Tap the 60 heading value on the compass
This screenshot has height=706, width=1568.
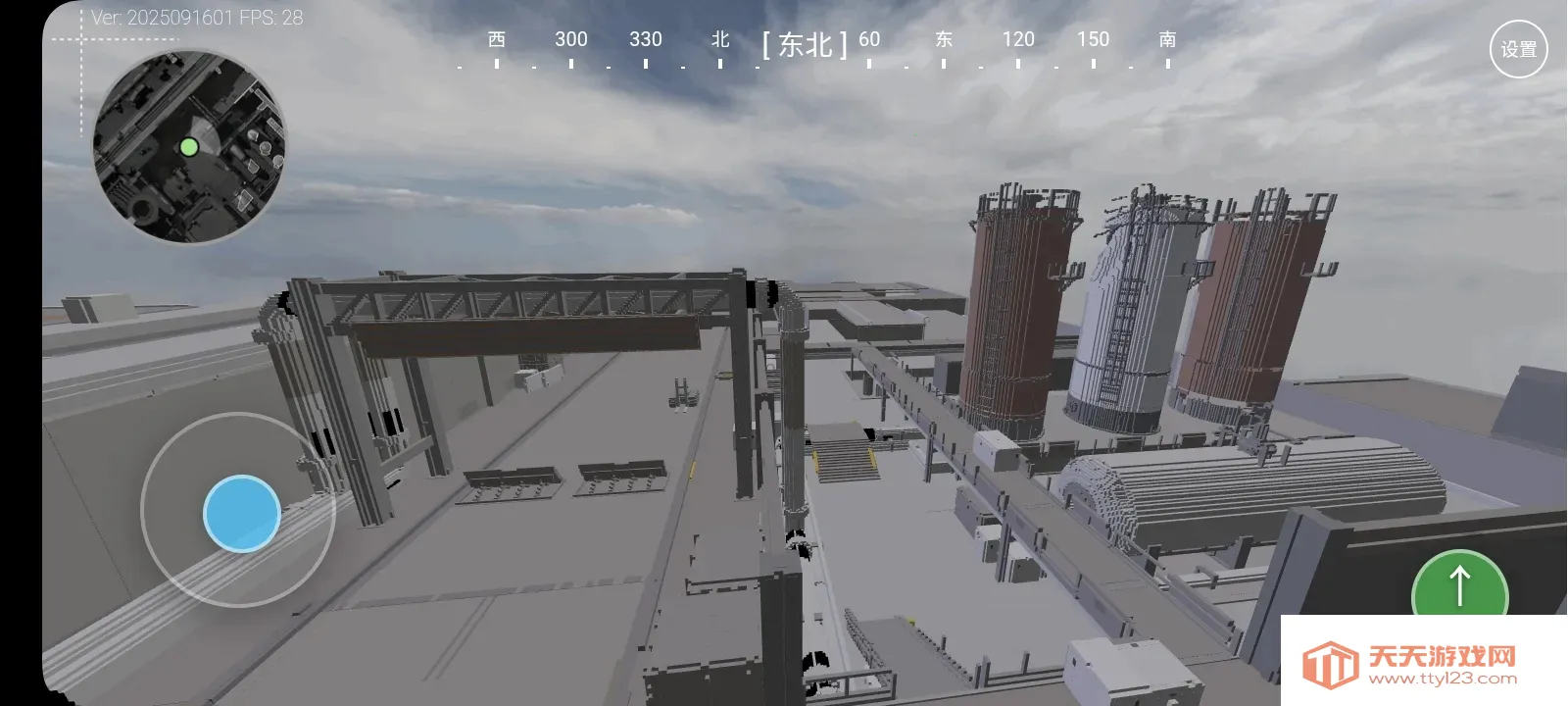[x=868, y=40]
